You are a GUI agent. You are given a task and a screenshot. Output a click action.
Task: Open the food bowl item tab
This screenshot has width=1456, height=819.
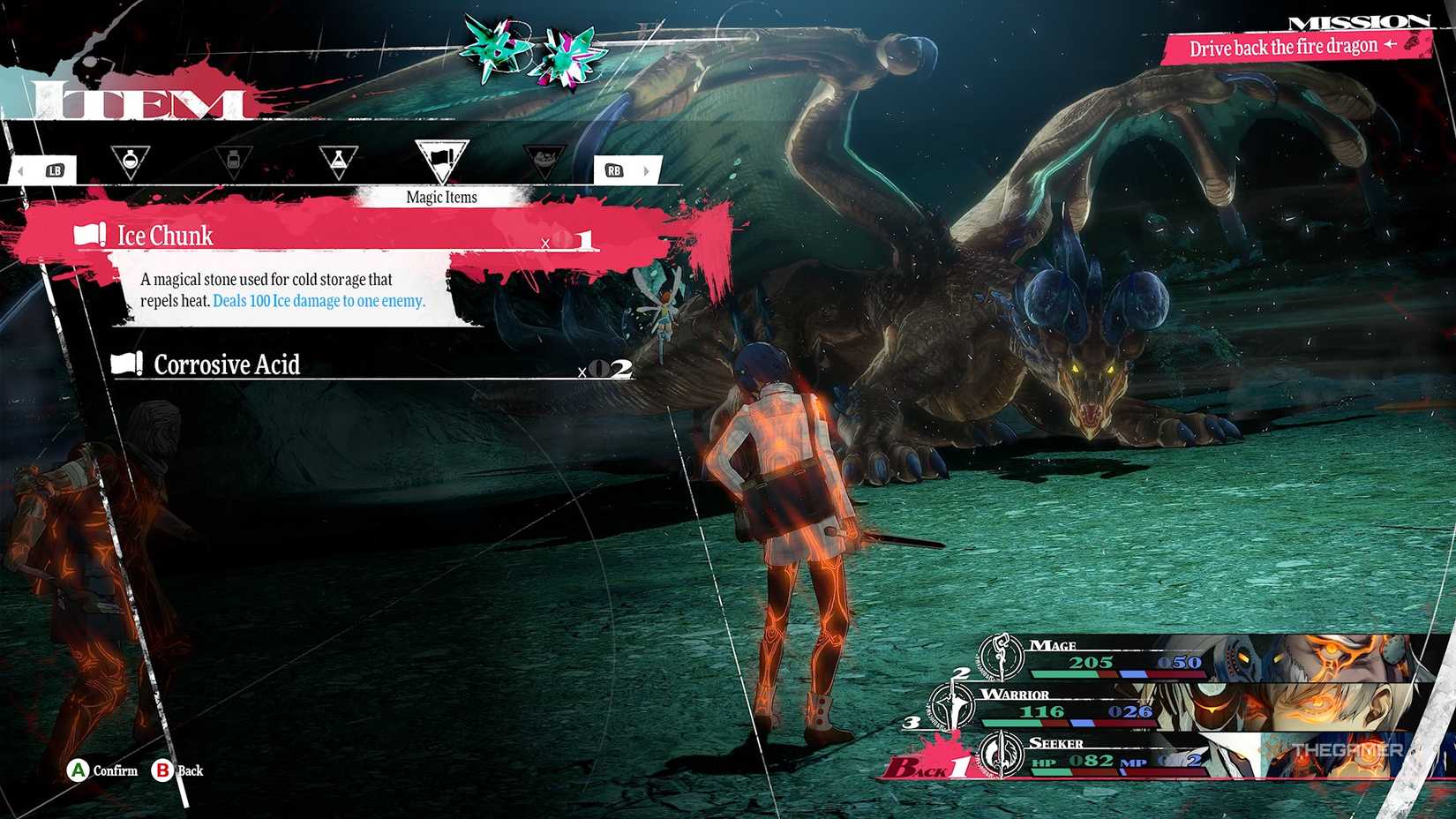pyautogui.click(x=544, y=162)
